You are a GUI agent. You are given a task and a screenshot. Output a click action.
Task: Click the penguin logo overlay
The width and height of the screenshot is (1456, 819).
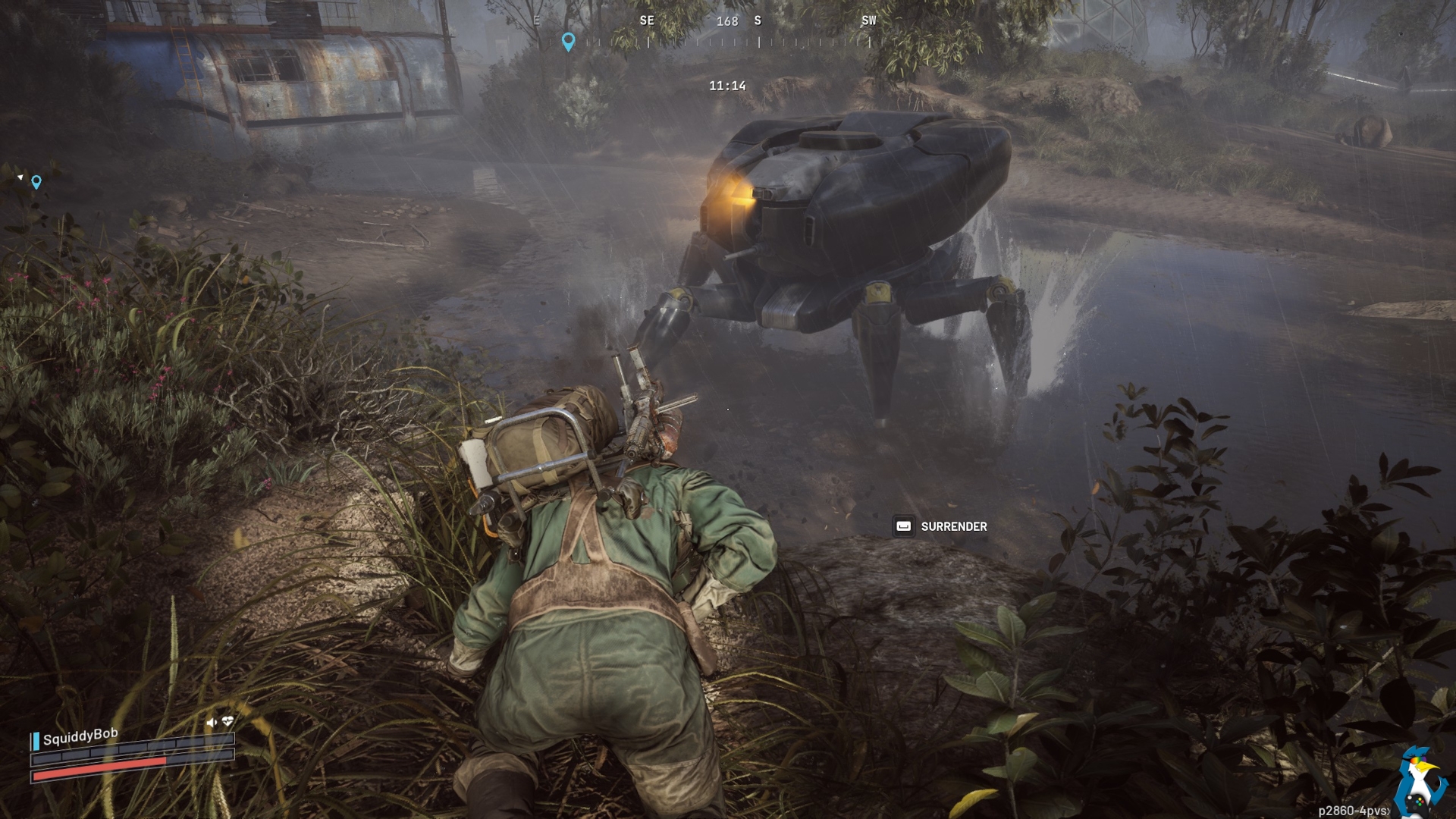click(1419, 781)
